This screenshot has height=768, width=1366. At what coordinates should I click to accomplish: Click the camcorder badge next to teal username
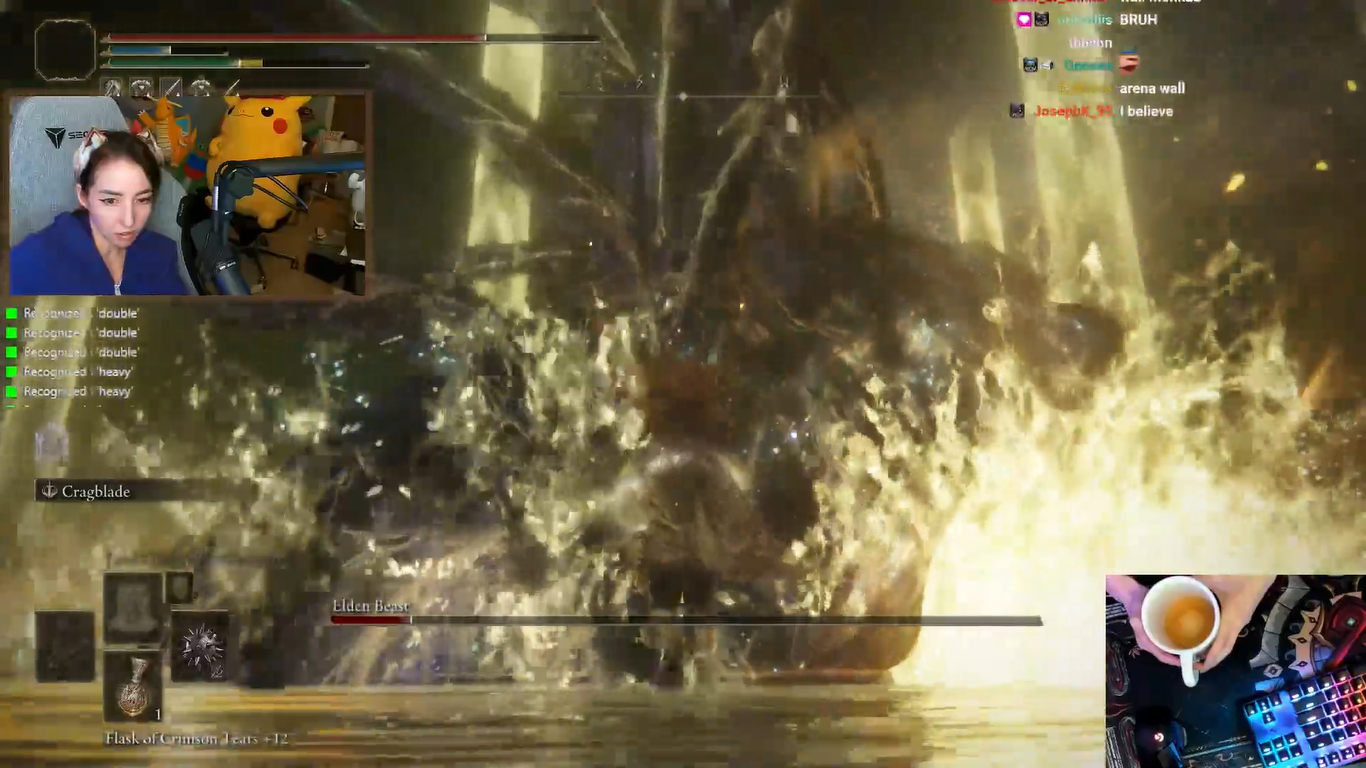point(1046,64)
